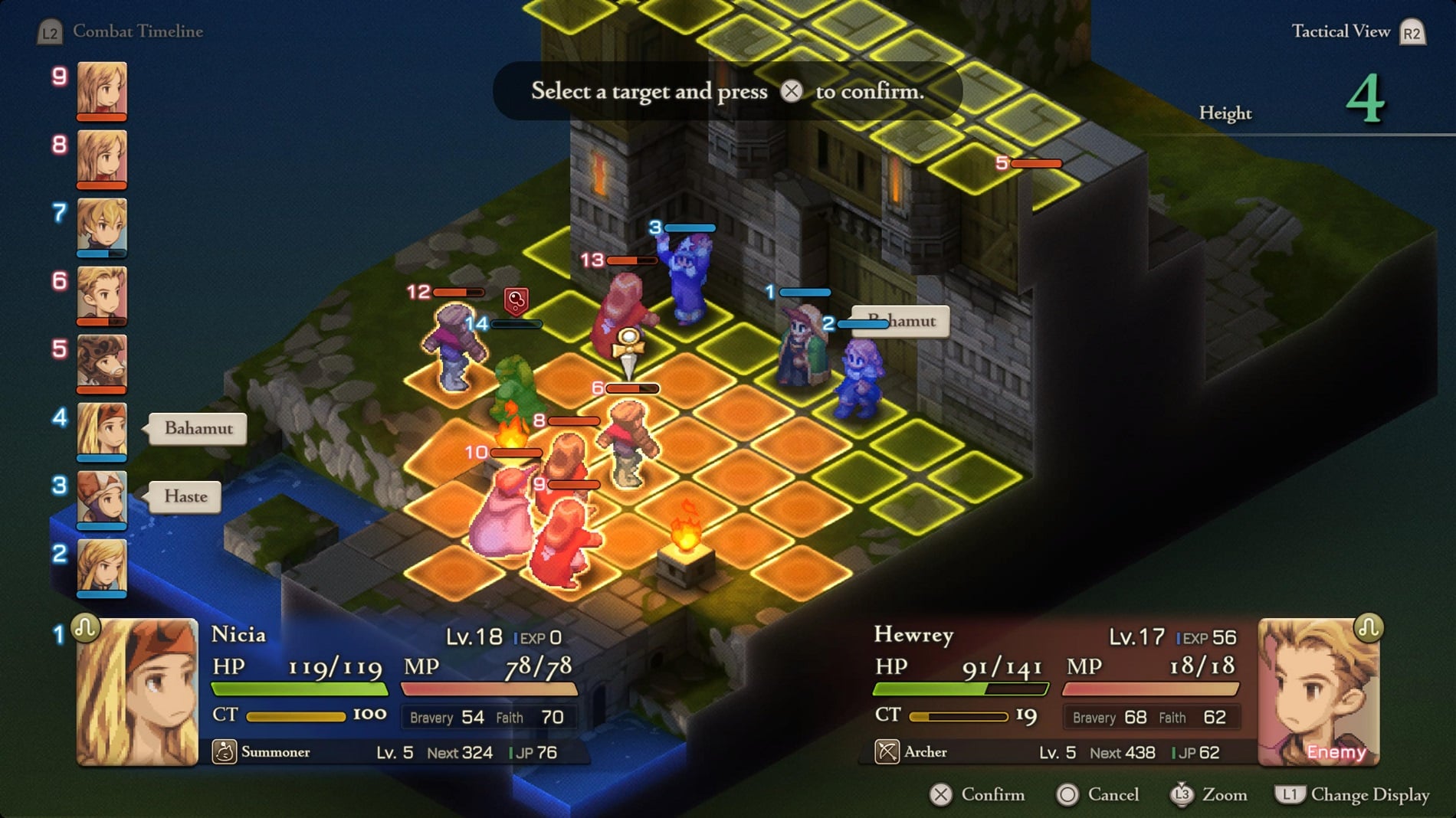Screen dimensions: 1456x818
Task: Toggle the Combat Timeline panel
Action: (x=137, y=31)
